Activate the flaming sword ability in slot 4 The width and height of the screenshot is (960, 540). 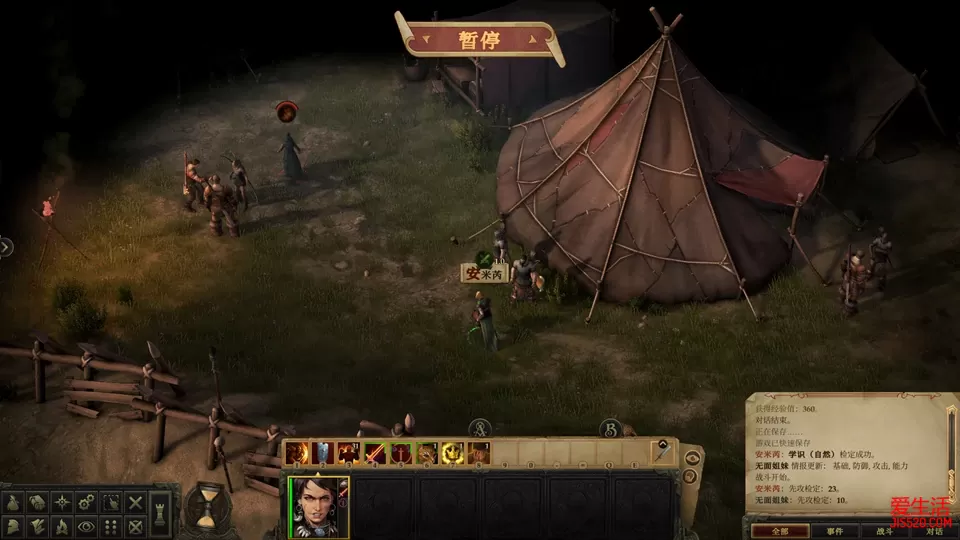375,453
